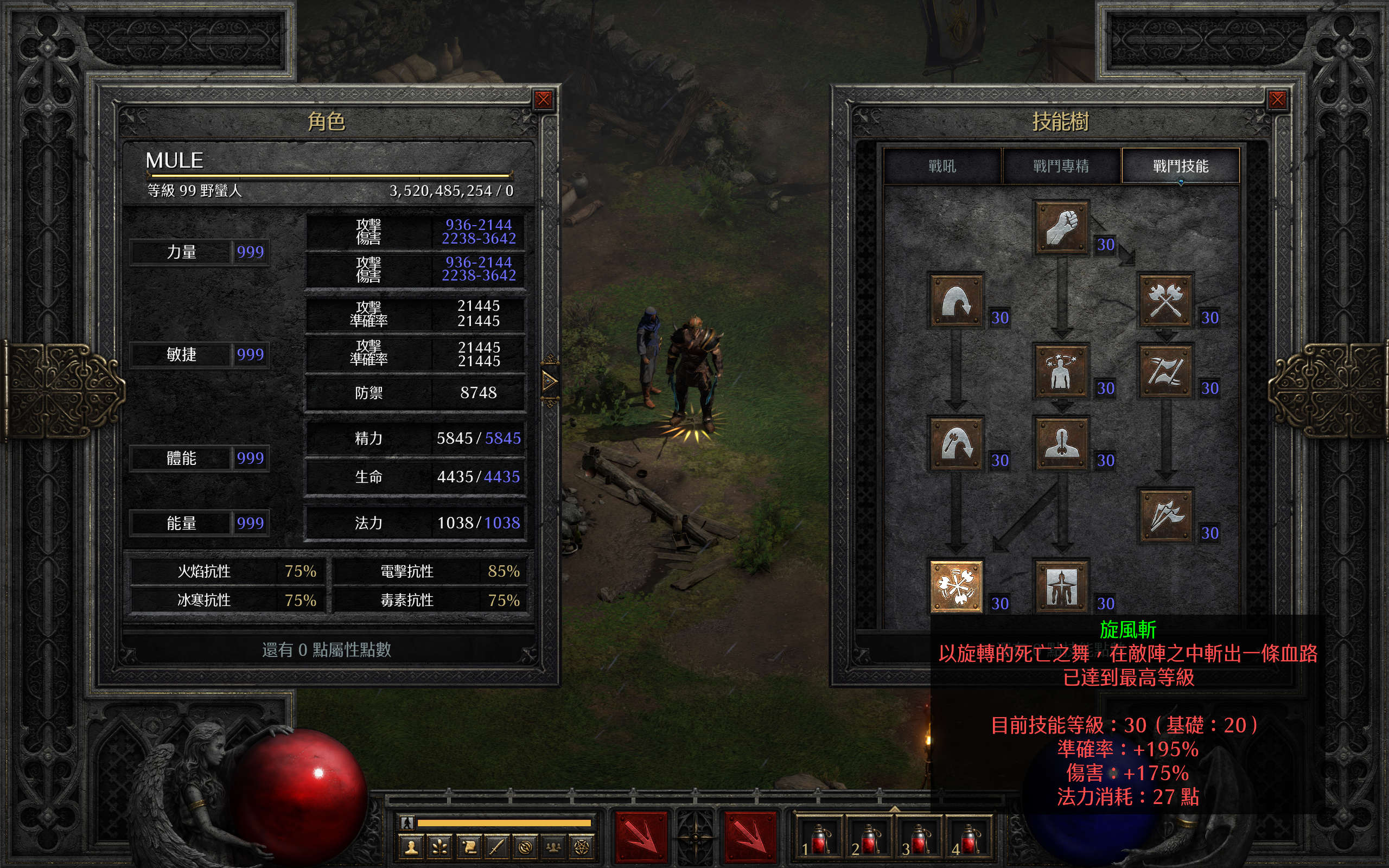Screen dimensions: 1389x868
Task: Choose the Leap curved-arrow skill
Action: pyautogui.click(x=956, y=301)
